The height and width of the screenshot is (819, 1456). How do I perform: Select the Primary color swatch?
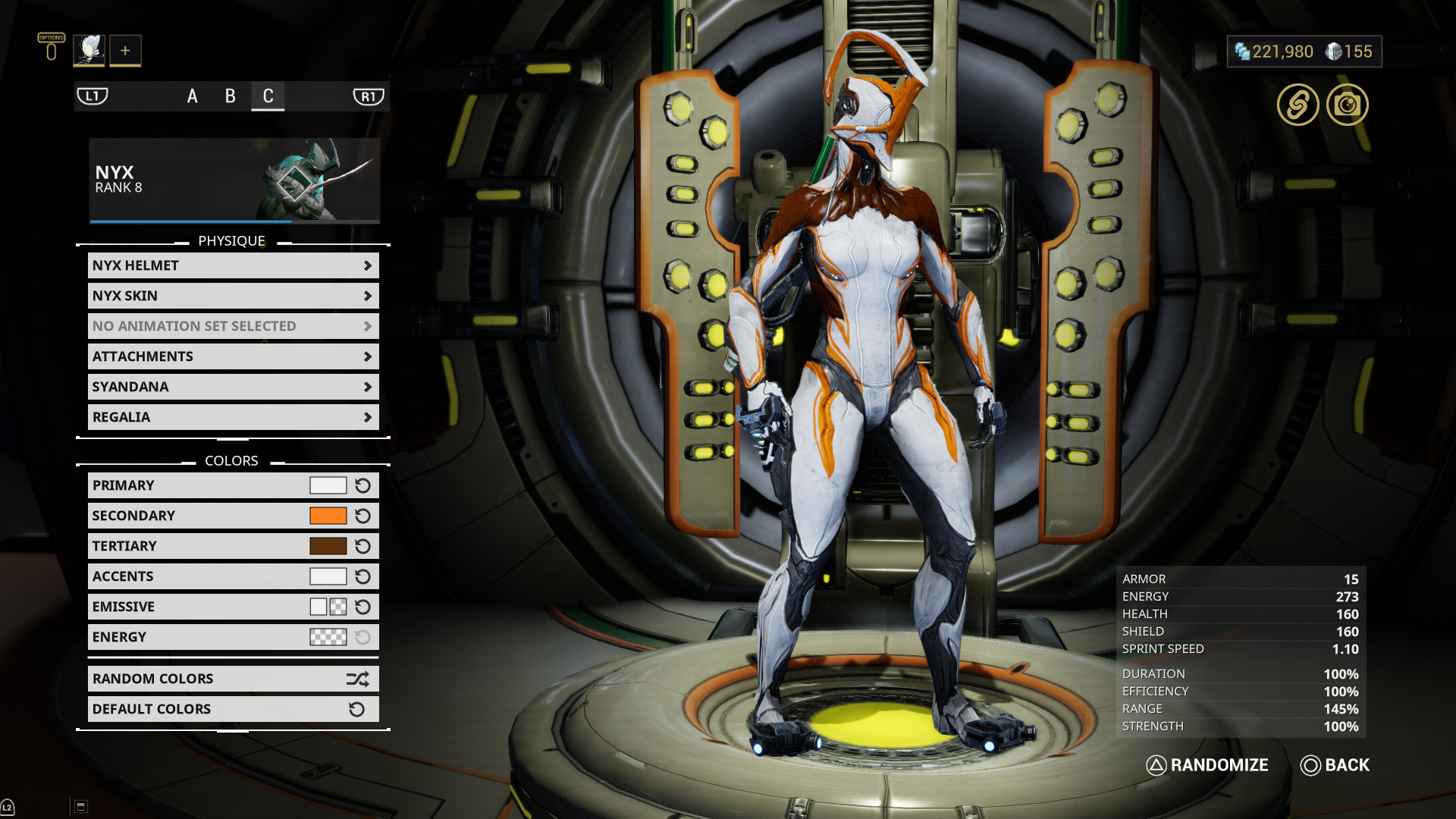[328, 485]
